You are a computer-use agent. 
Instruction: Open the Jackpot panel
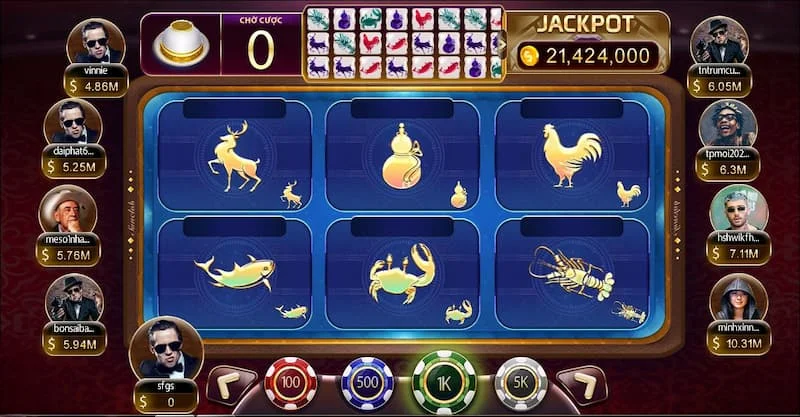[588, 42]
